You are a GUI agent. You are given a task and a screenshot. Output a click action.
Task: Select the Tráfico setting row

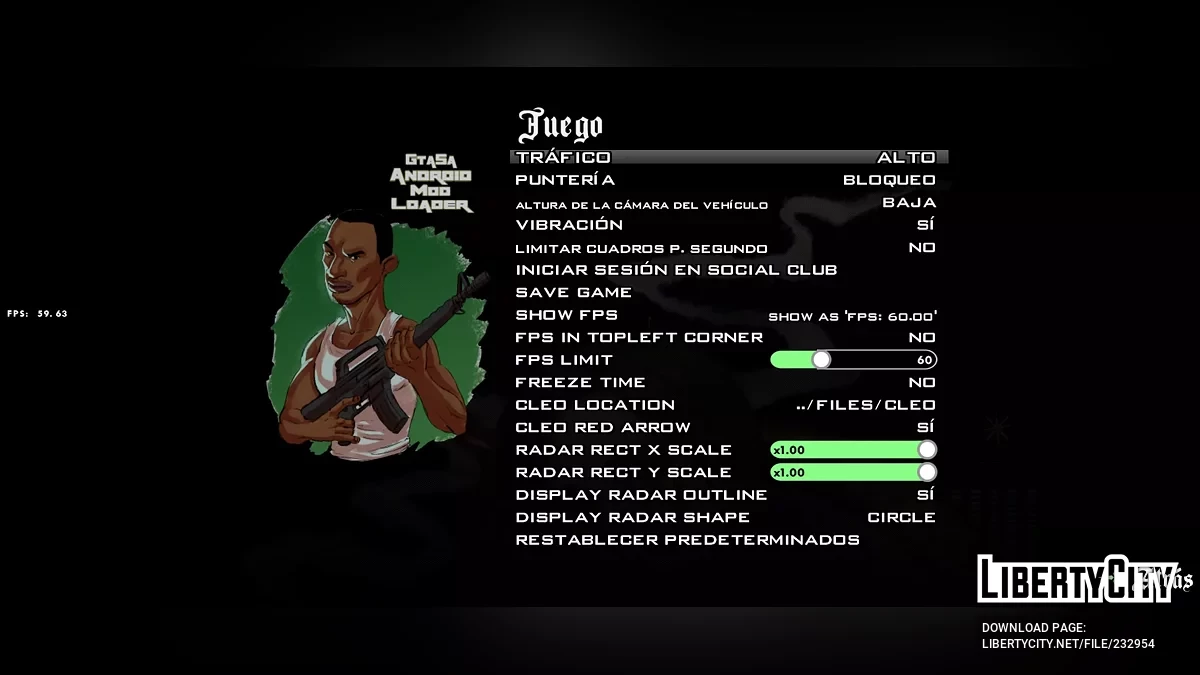pos(728,157)
